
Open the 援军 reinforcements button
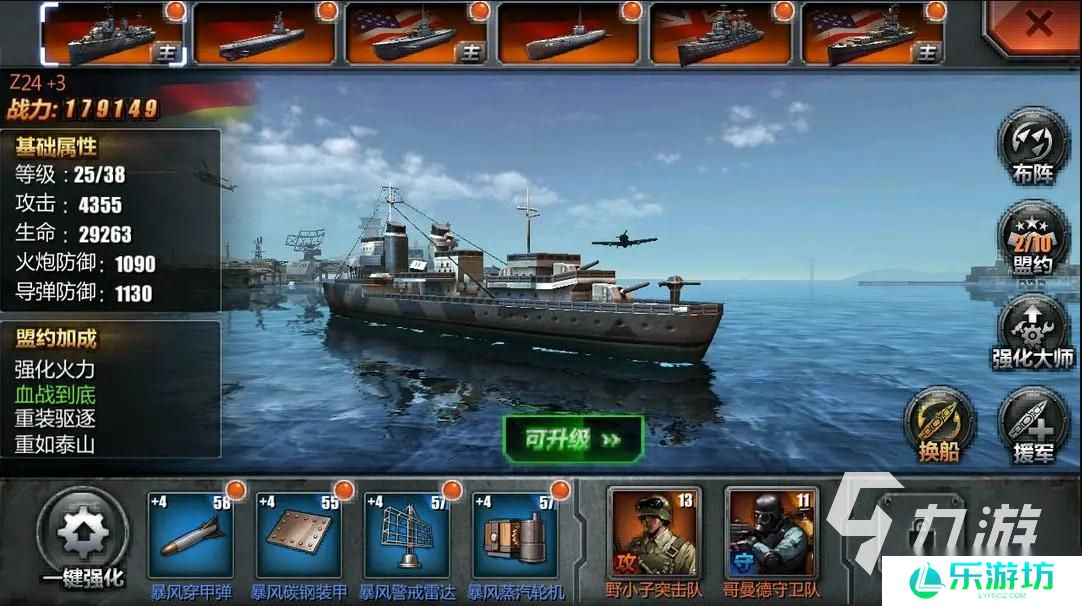pyautogui.click(x=1033, y=423)
